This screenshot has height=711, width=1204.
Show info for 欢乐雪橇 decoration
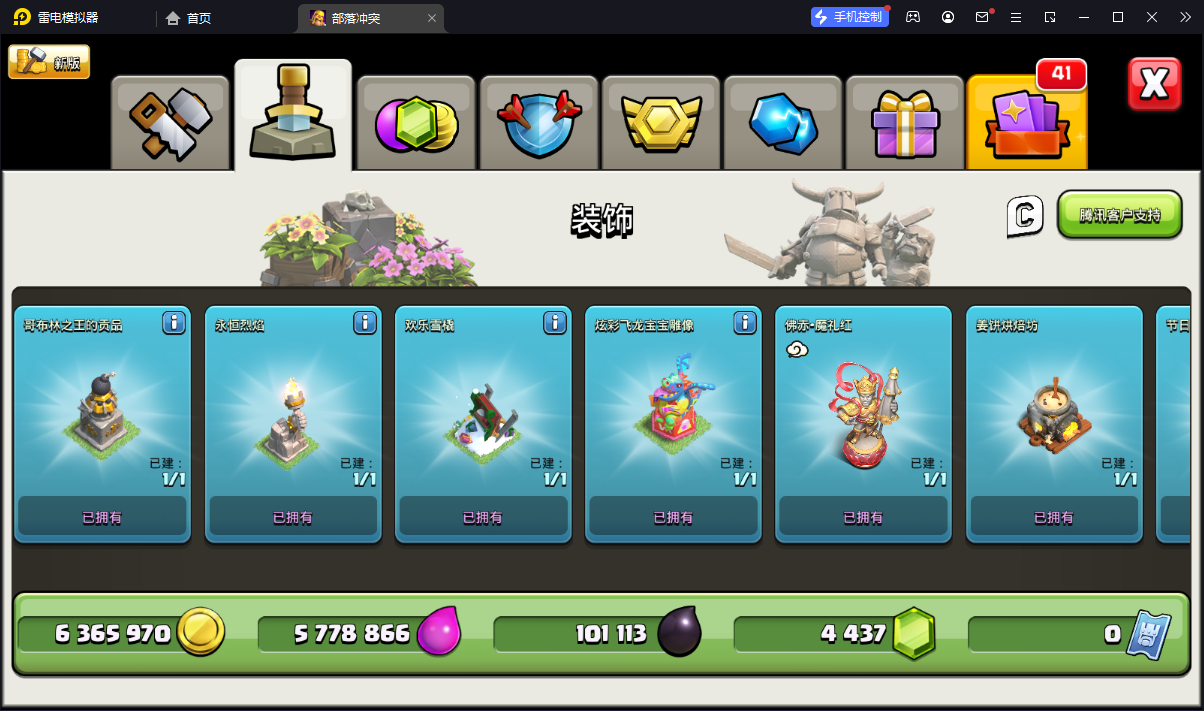555,323
